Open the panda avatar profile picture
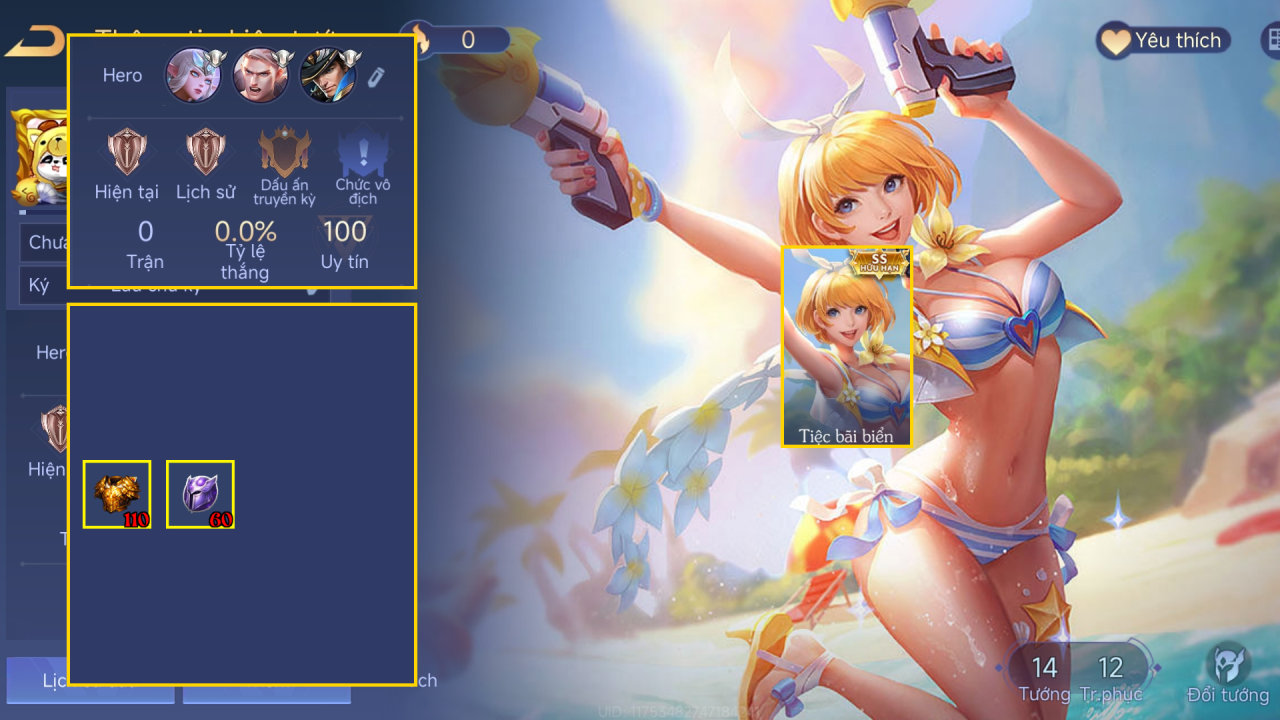Viewport: 1280px width, 720px height. coord(40,155)
